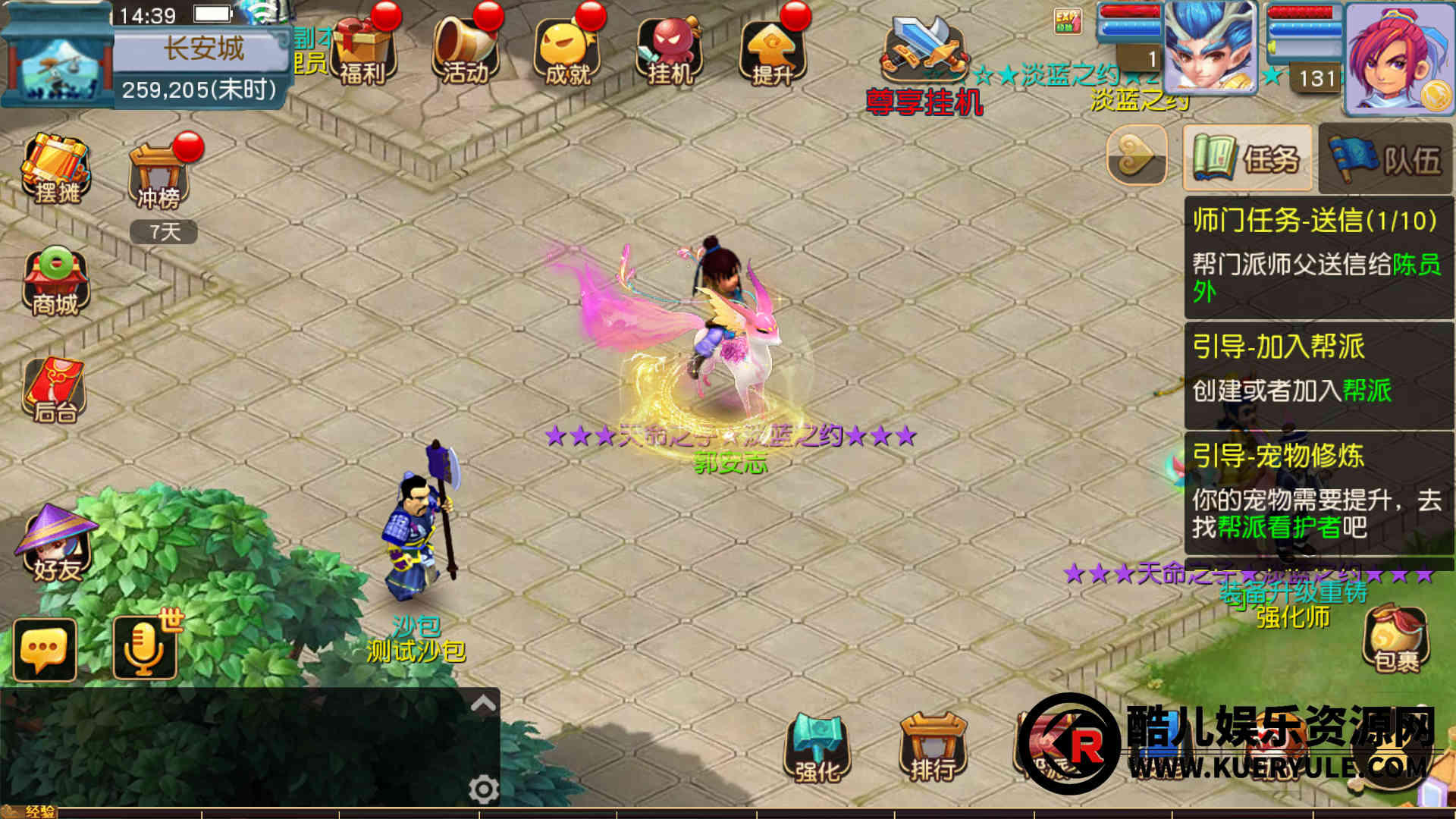Viewport: 1456px width, 819px height.
Task: Open the 后台 red envelope icon
Action: tap(55, 390)
